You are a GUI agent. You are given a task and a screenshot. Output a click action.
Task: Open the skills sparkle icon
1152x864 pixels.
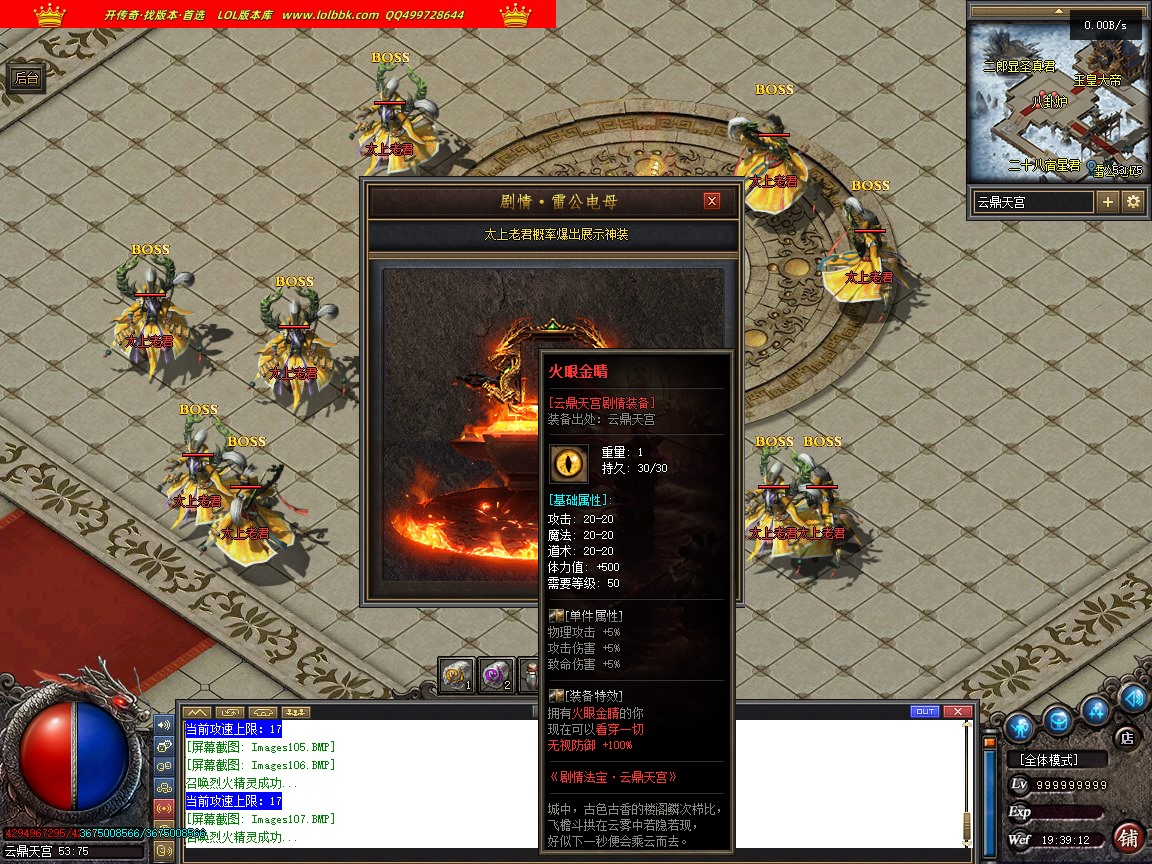pyautogui.click(x=1097, y=711)
